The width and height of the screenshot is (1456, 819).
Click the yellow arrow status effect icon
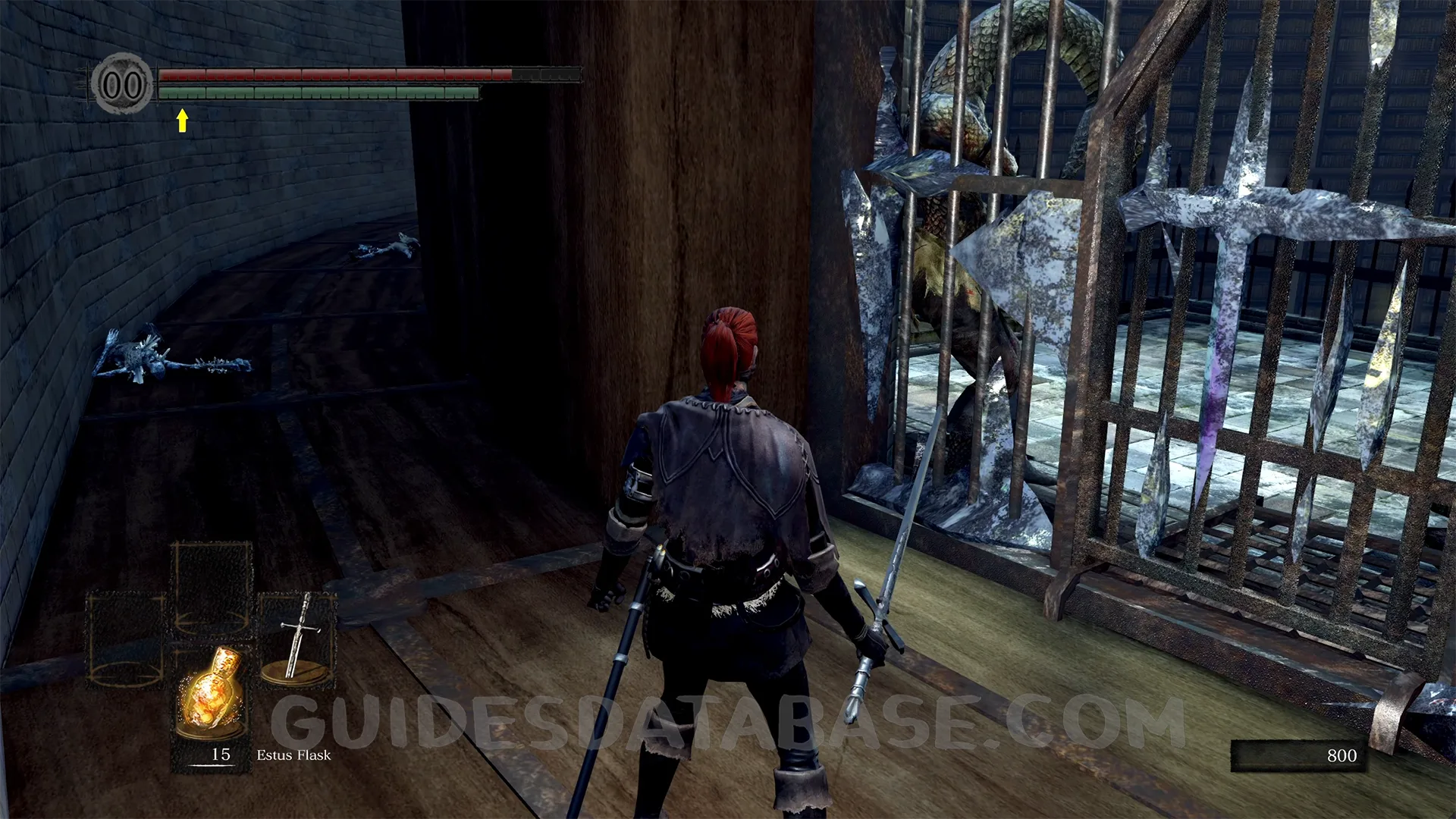182,120
